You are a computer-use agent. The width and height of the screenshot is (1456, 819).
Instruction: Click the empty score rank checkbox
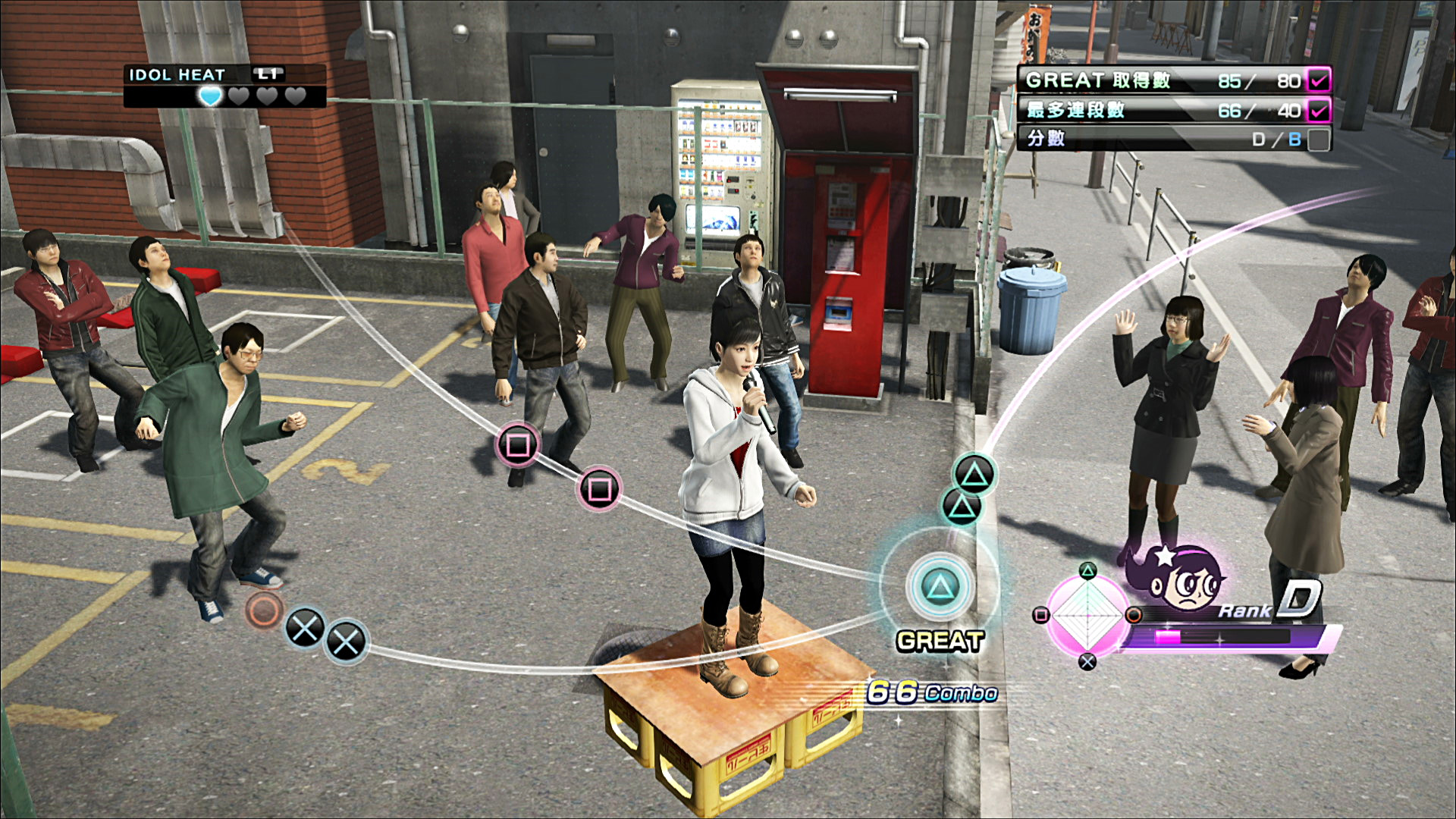click(1319, 140)
